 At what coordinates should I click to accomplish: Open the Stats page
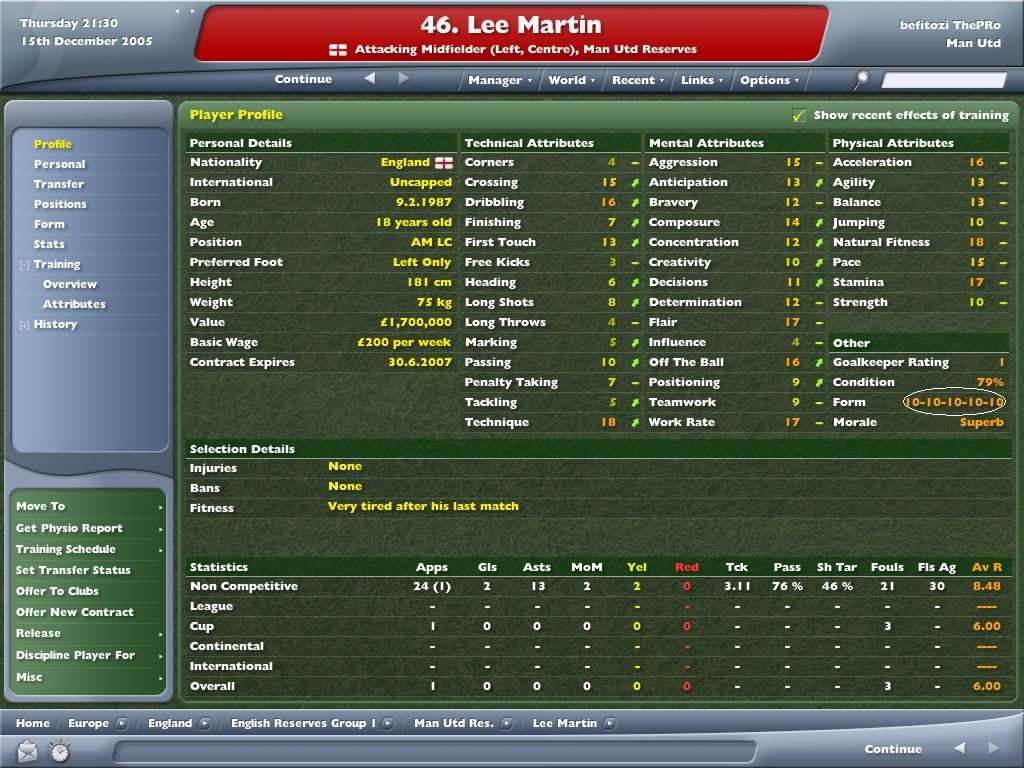click(49, 244)
